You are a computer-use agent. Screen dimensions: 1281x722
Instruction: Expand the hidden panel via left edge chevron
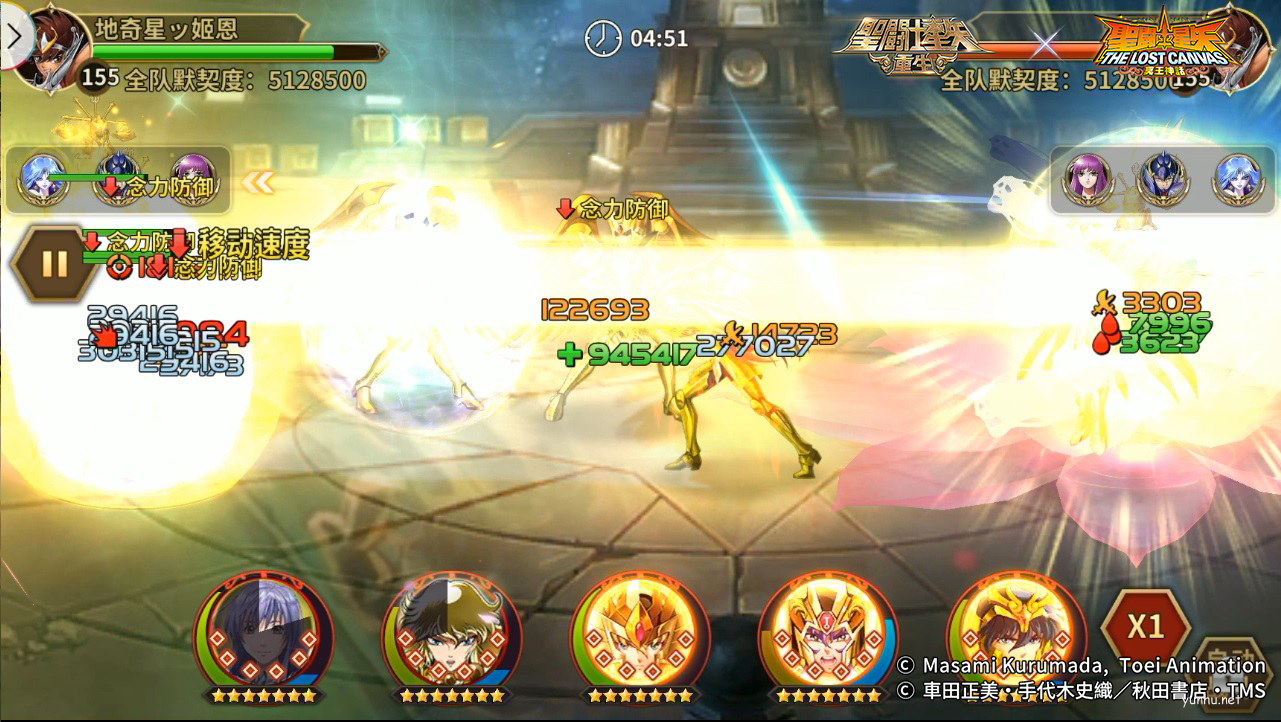[12, 35]
